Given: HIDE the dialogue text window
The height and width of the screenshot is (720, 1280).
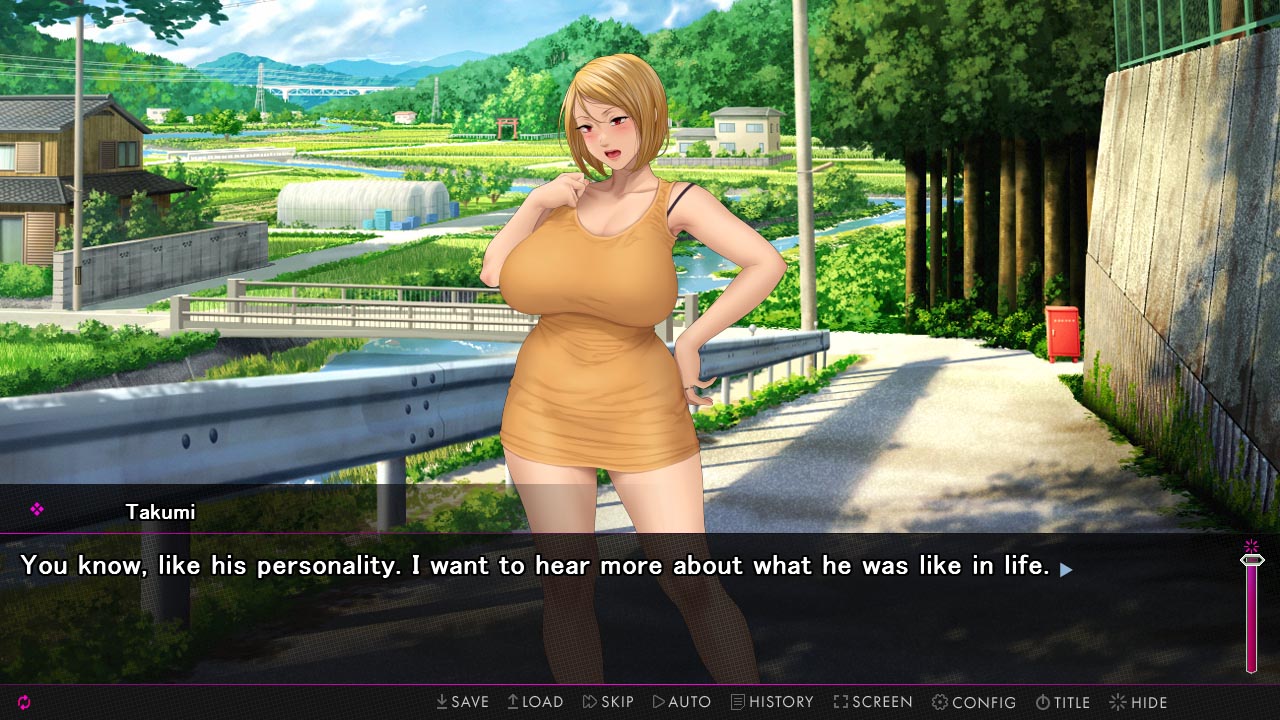Looking at the screenshot, I should pos(1139,702).
